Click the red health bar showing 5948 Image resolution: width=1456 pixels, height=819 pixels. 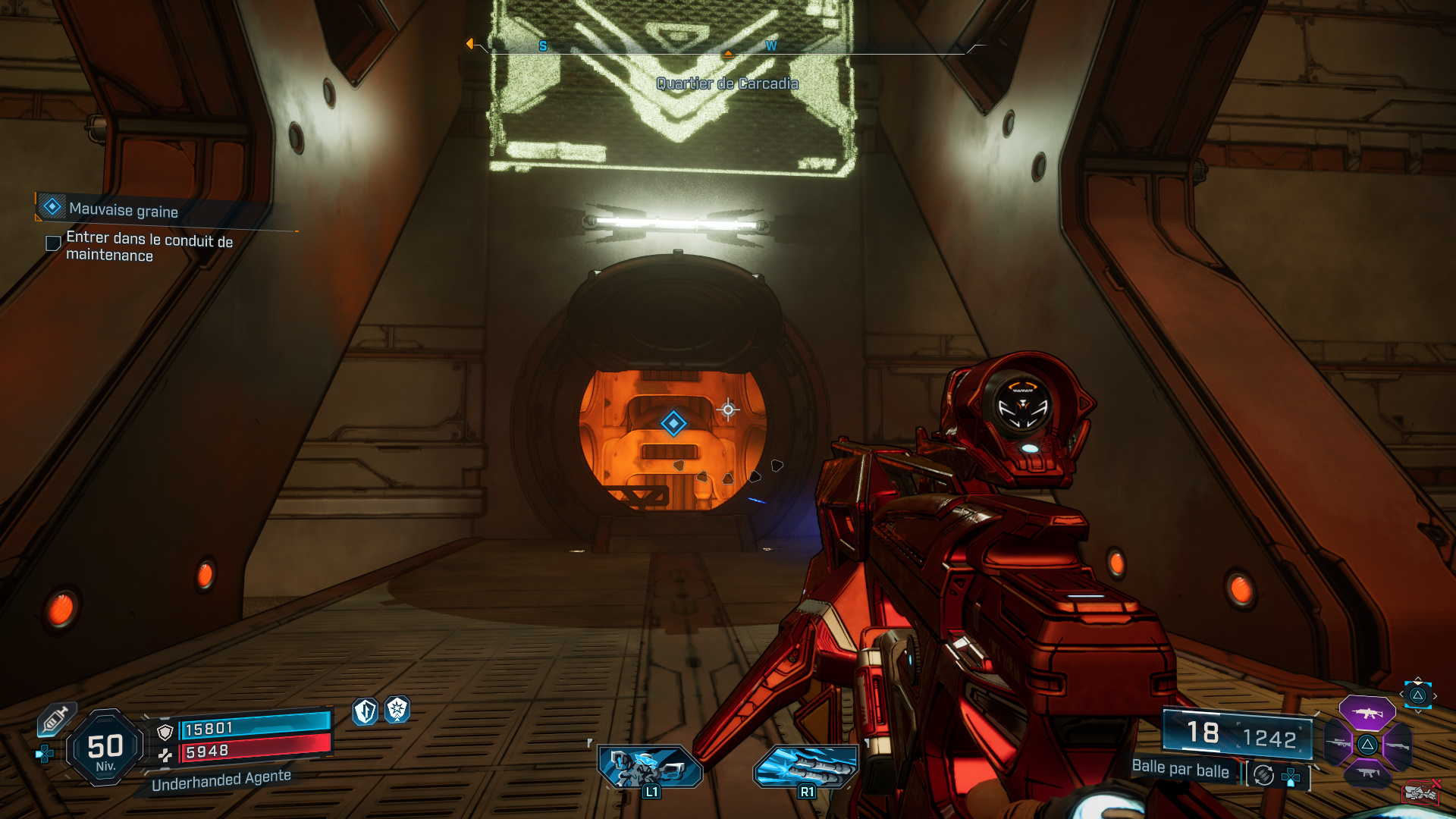click(x=256, y=751)
